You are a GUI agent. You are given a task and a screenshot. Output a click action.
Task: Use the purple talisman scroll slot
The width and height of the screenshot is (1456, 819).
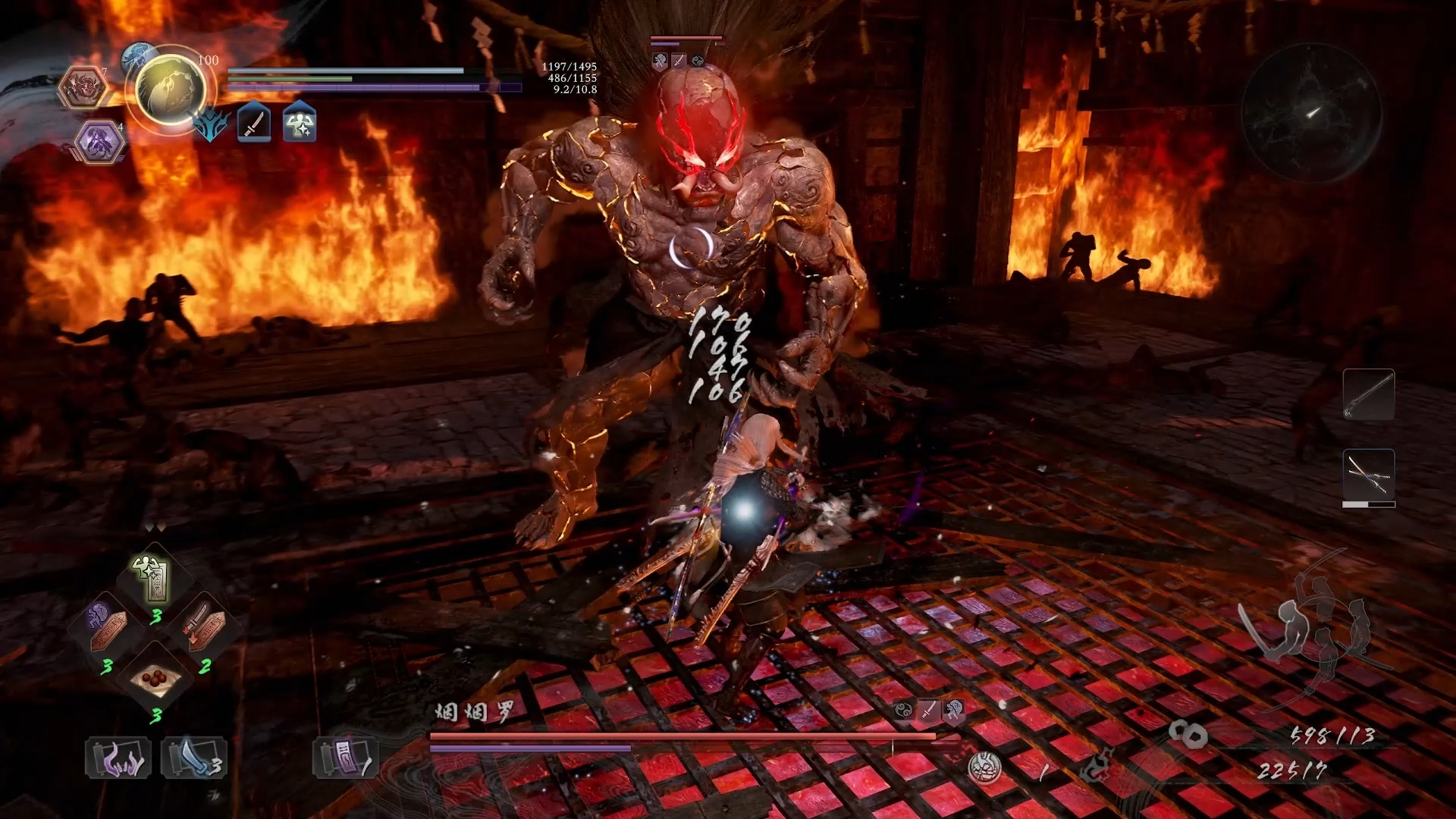(345, 758)
